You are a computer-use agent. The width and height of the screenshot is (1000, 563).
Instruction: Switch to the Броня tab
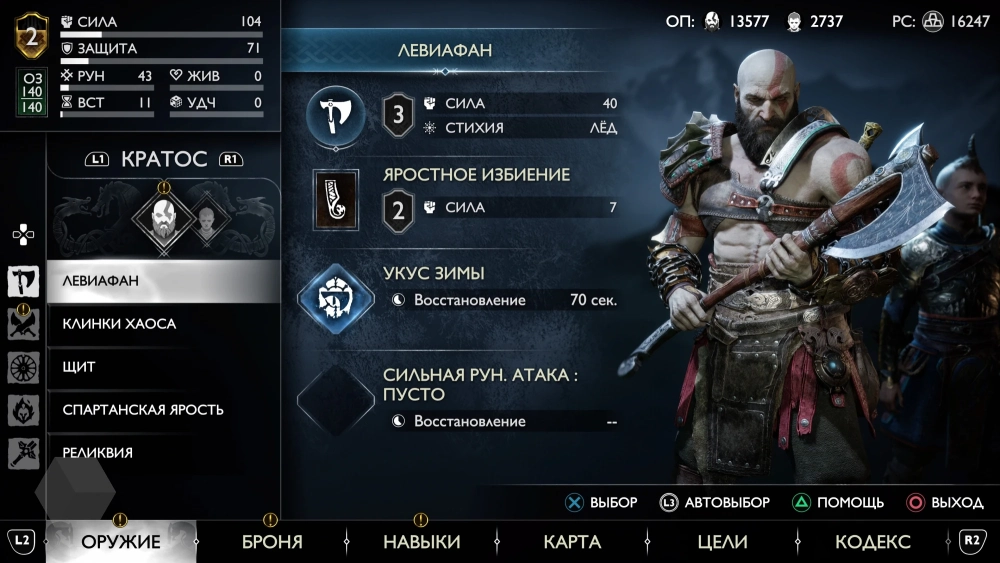[x=272, y=542]
